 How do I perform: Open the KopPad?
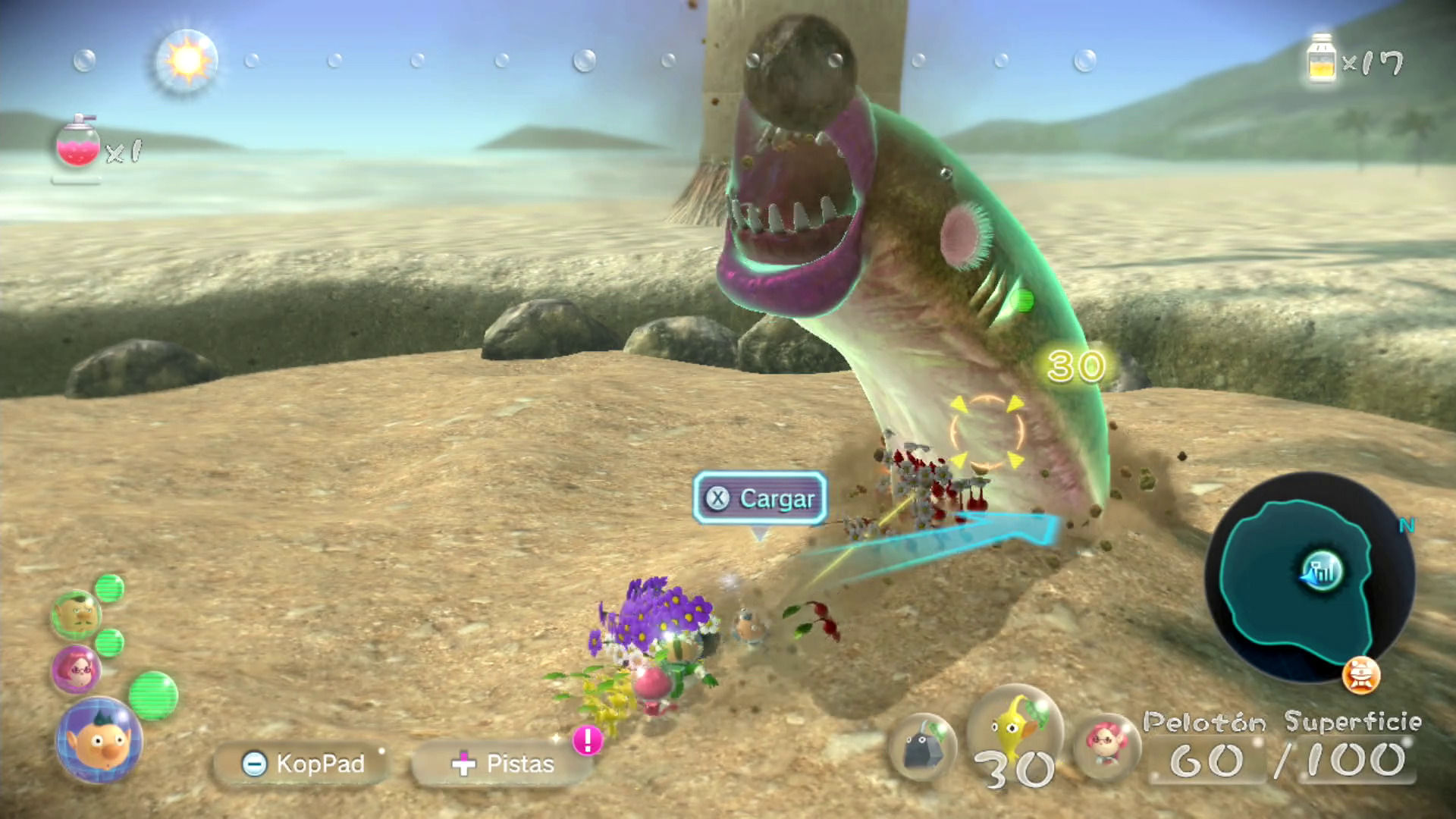point(303,763)
